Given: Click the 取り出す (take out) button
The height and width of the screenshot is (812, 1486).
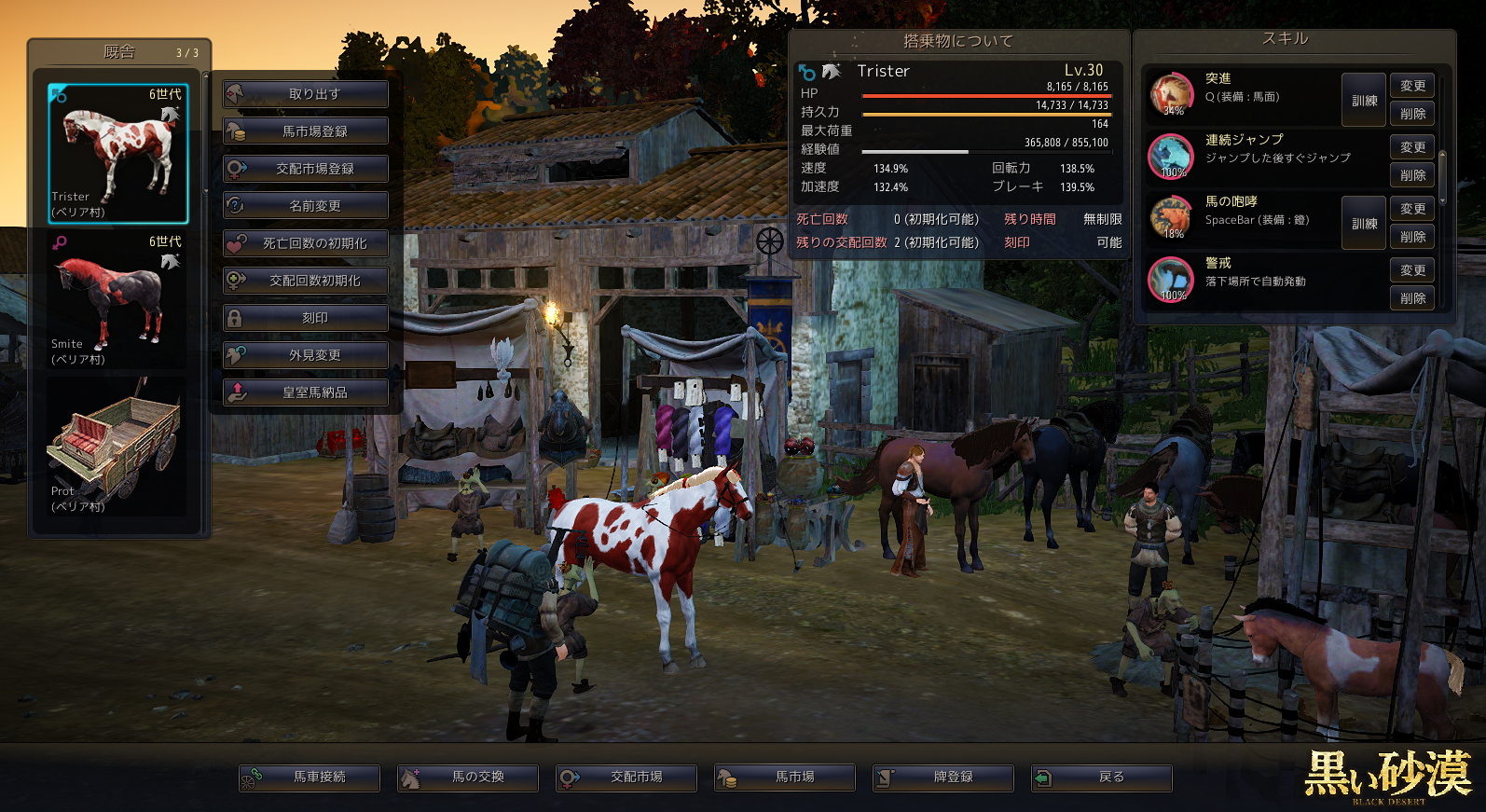Looking at the screenshot, I should click(x=306, y=94).
